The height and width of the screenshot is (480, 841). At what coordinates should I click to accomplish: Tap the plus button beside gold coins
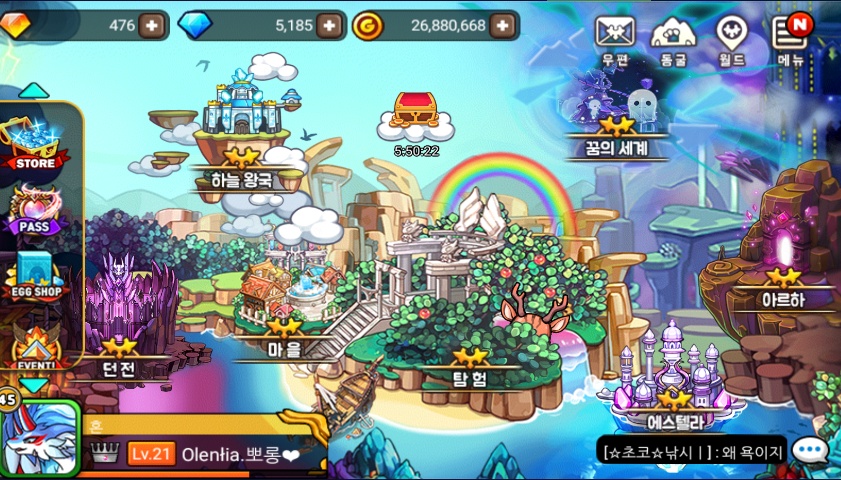[x=505, y=25]
